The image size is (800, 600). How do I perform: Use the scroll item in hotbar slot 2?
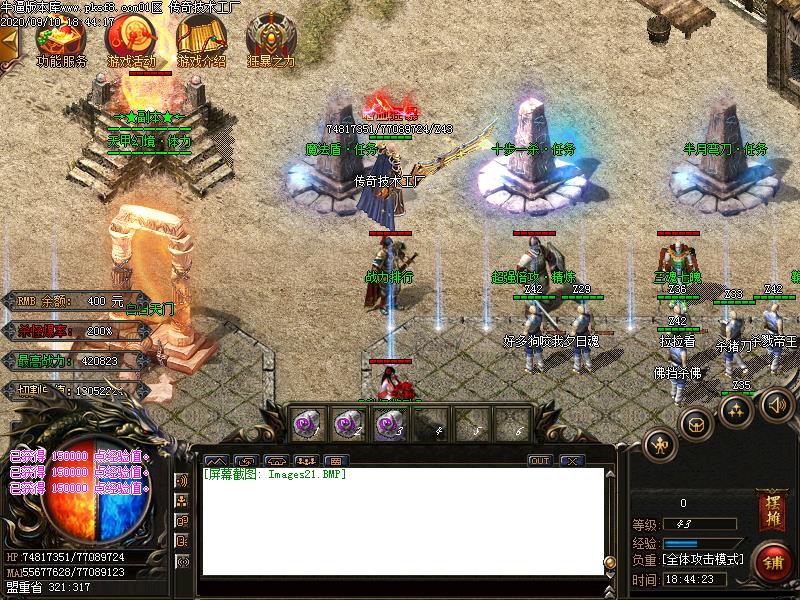pyautogui.click(x=347, y=424)
